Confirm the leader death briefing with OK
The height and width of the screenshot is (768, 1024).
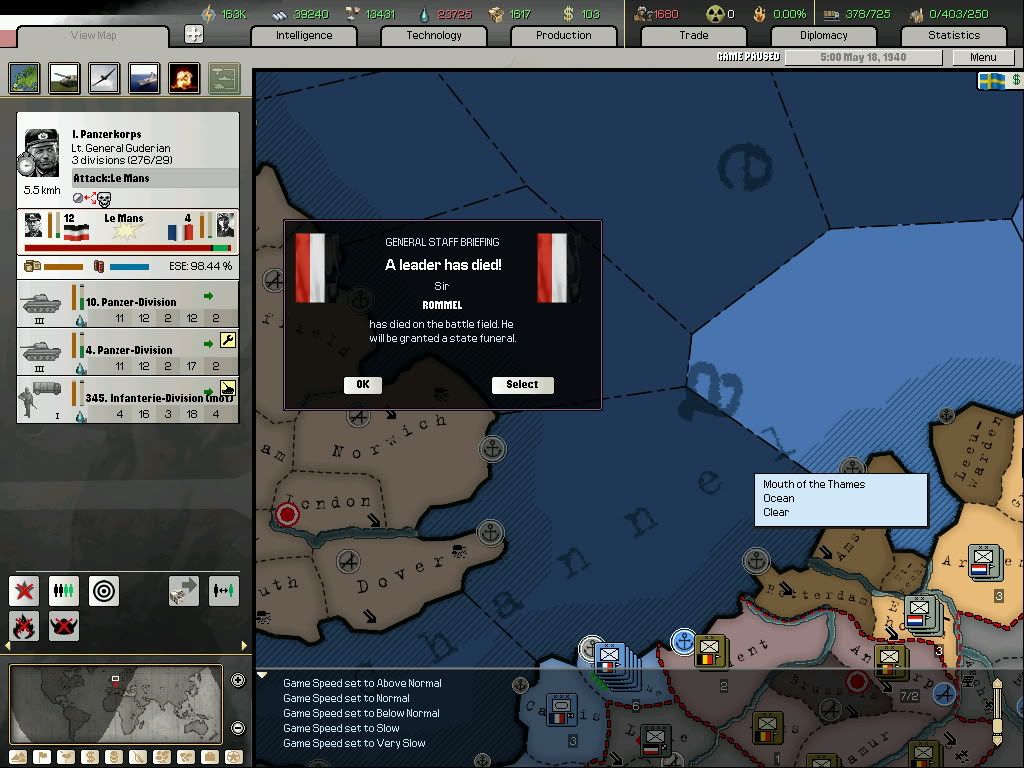(x=362, y=385)
